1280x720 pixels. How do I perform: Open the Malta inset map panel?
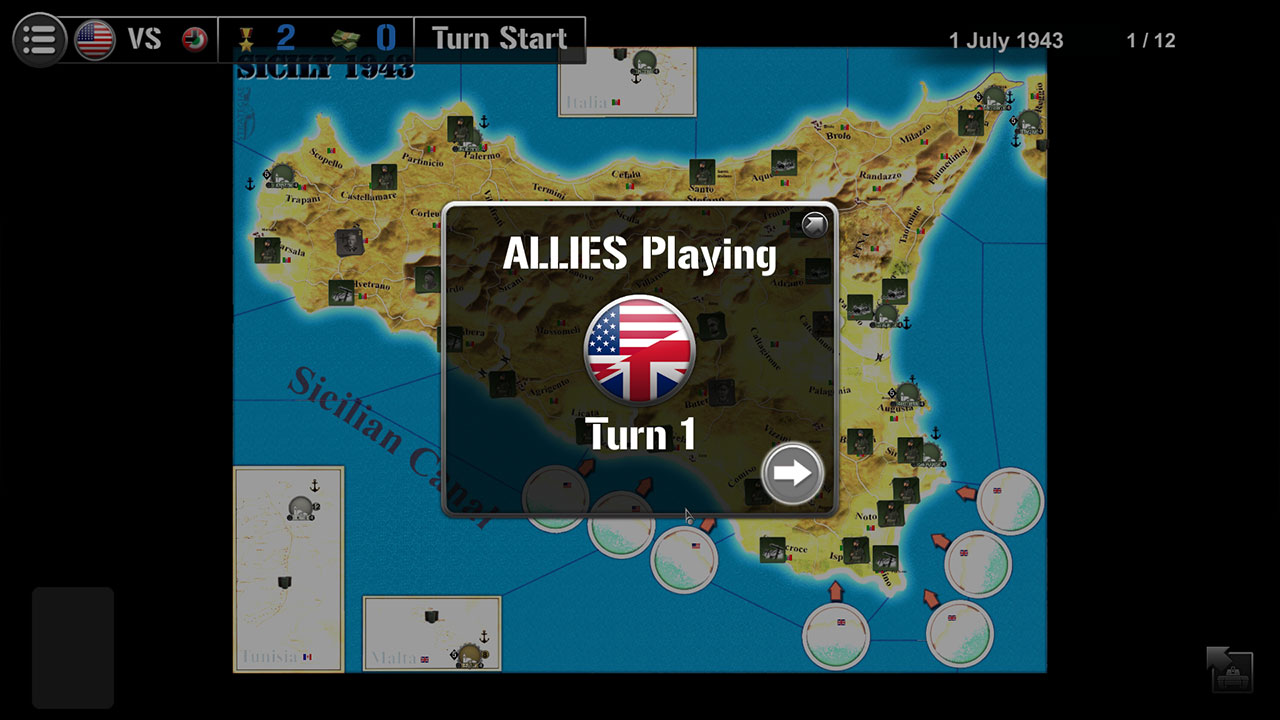pos(431,632)
